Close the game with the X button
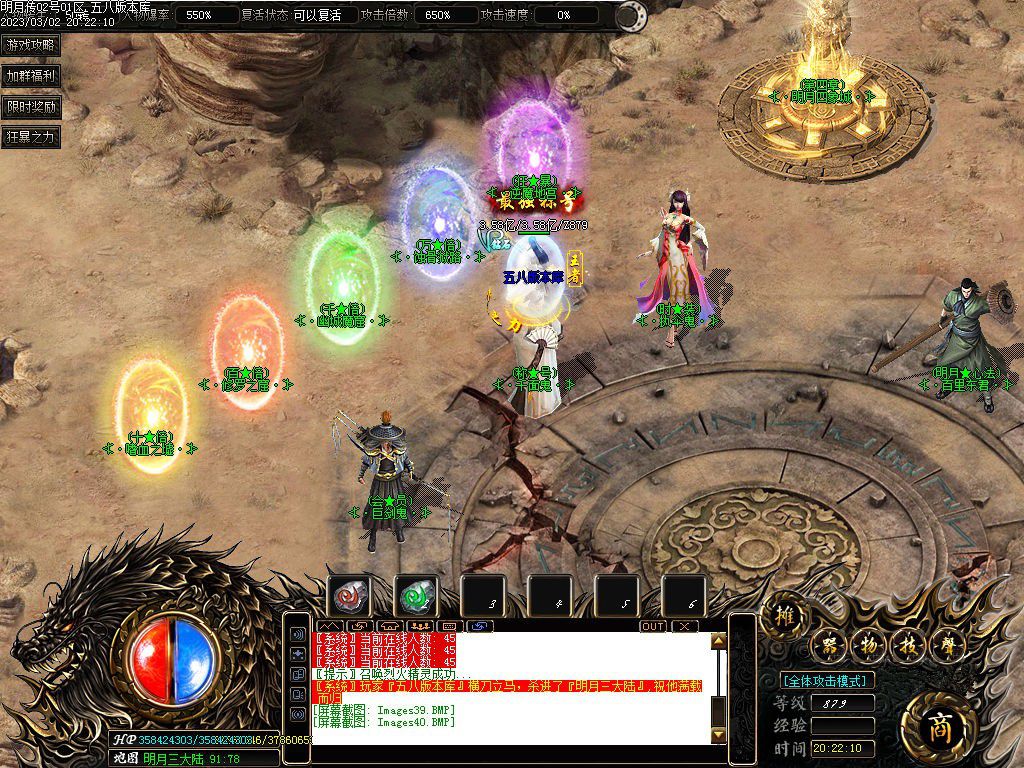The width and height of the screenshot is (1024, 768). (x=684, y=626)
